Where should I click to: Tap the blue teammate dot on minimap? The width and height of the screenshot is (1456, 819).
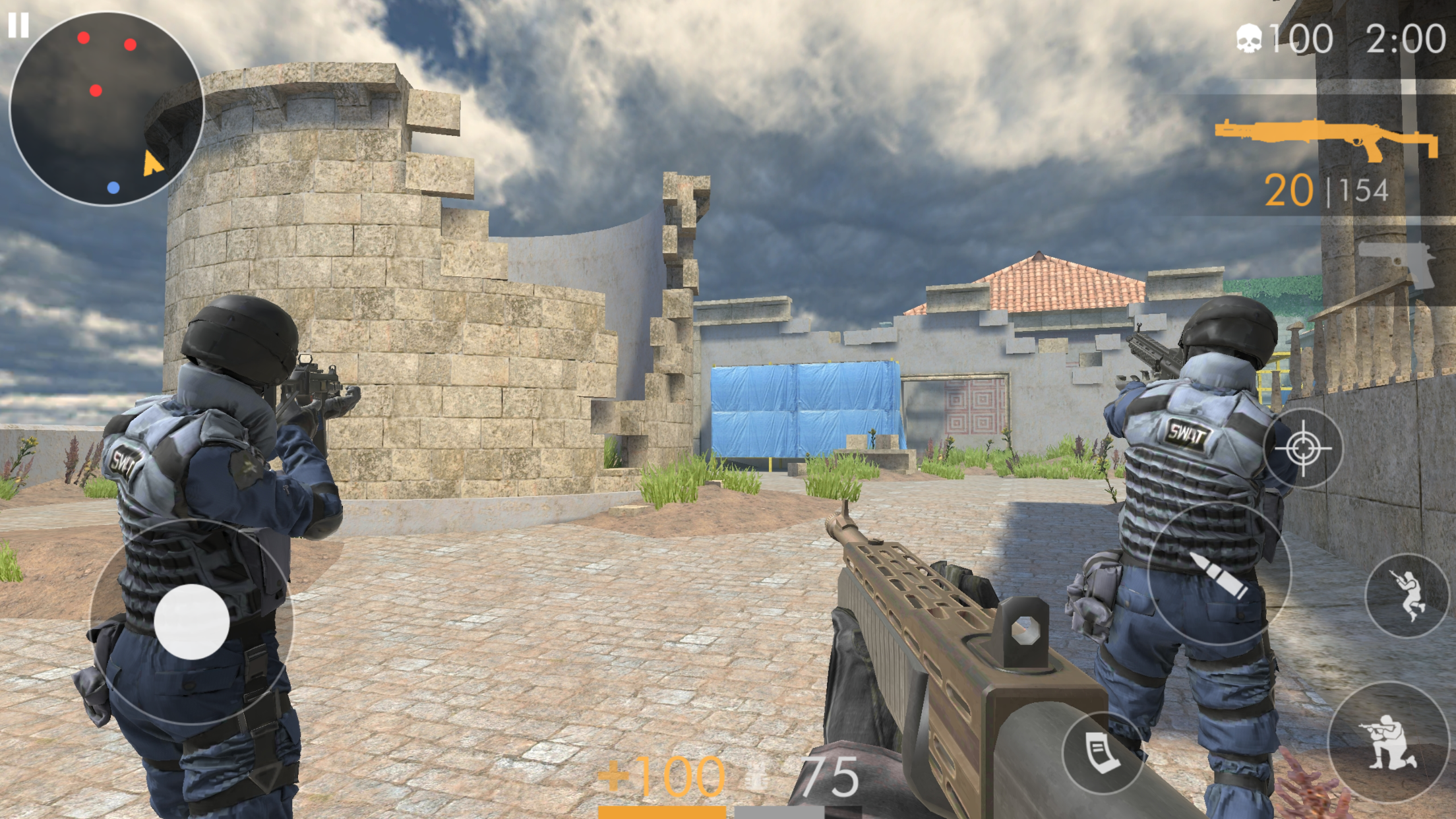(x=113, y=188)
